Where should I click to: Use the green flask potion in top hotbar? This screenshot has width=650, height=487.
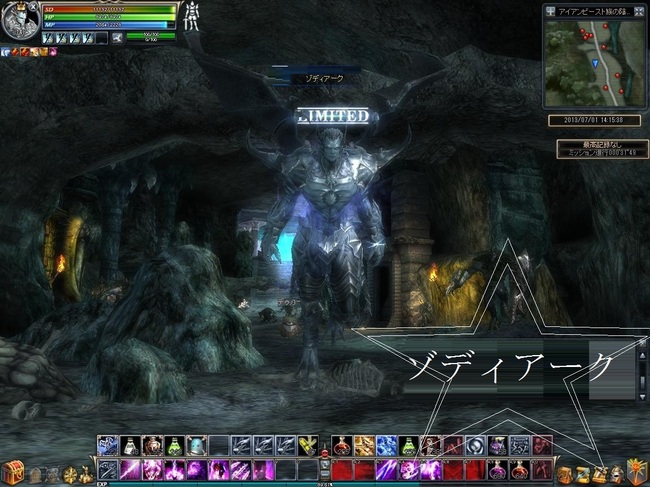(174, 446)
